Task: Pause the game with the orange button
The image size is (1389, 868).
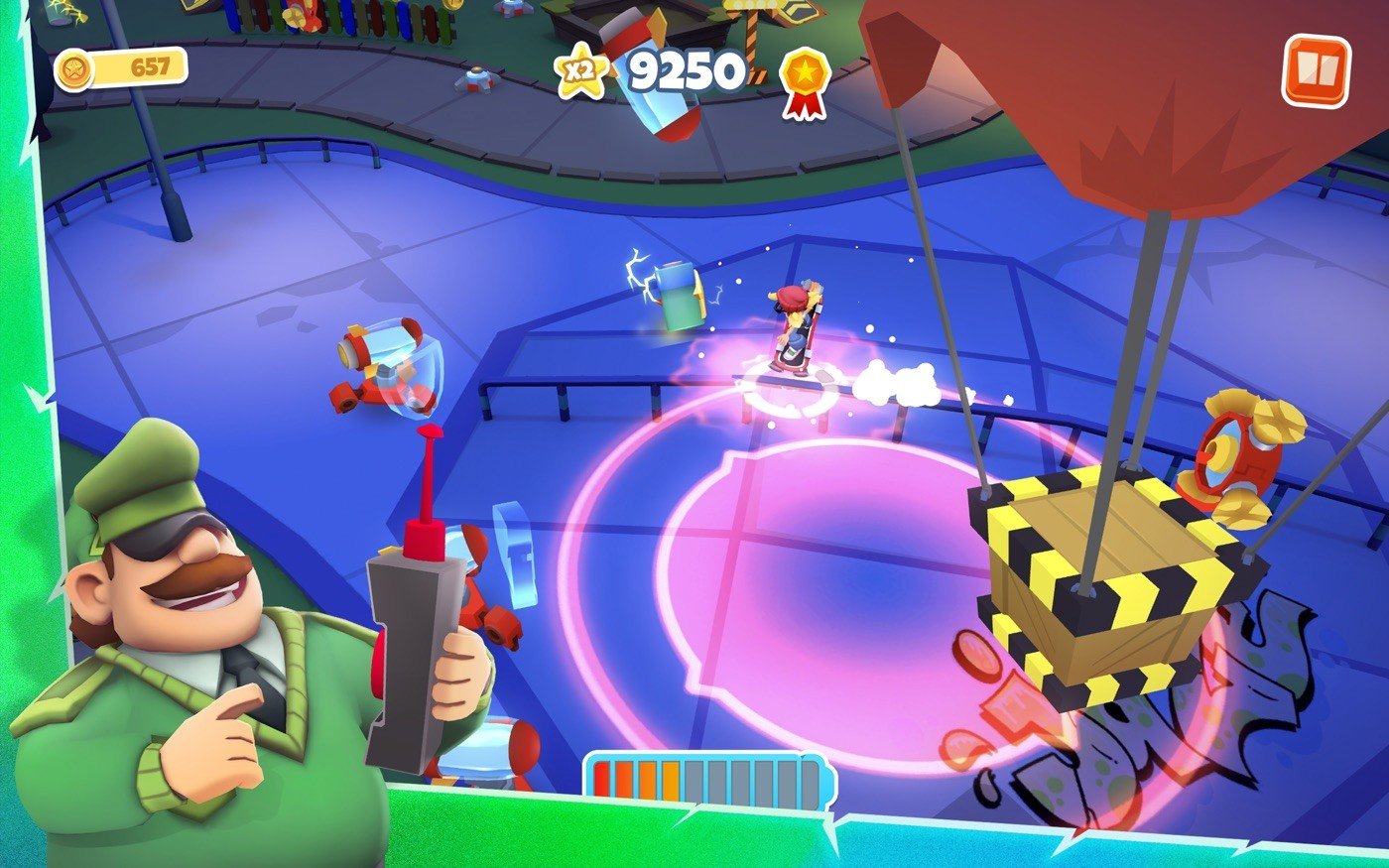Action: point(1316,70)
